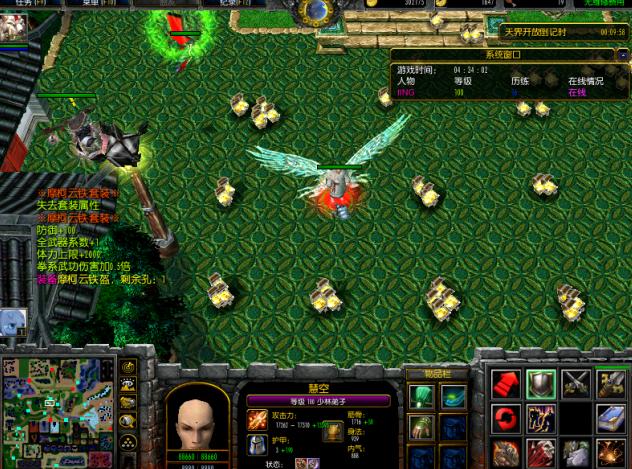The width and height of the screenshot is (632, 469).
Task: Choose the shield command icon
Action: 541,382
